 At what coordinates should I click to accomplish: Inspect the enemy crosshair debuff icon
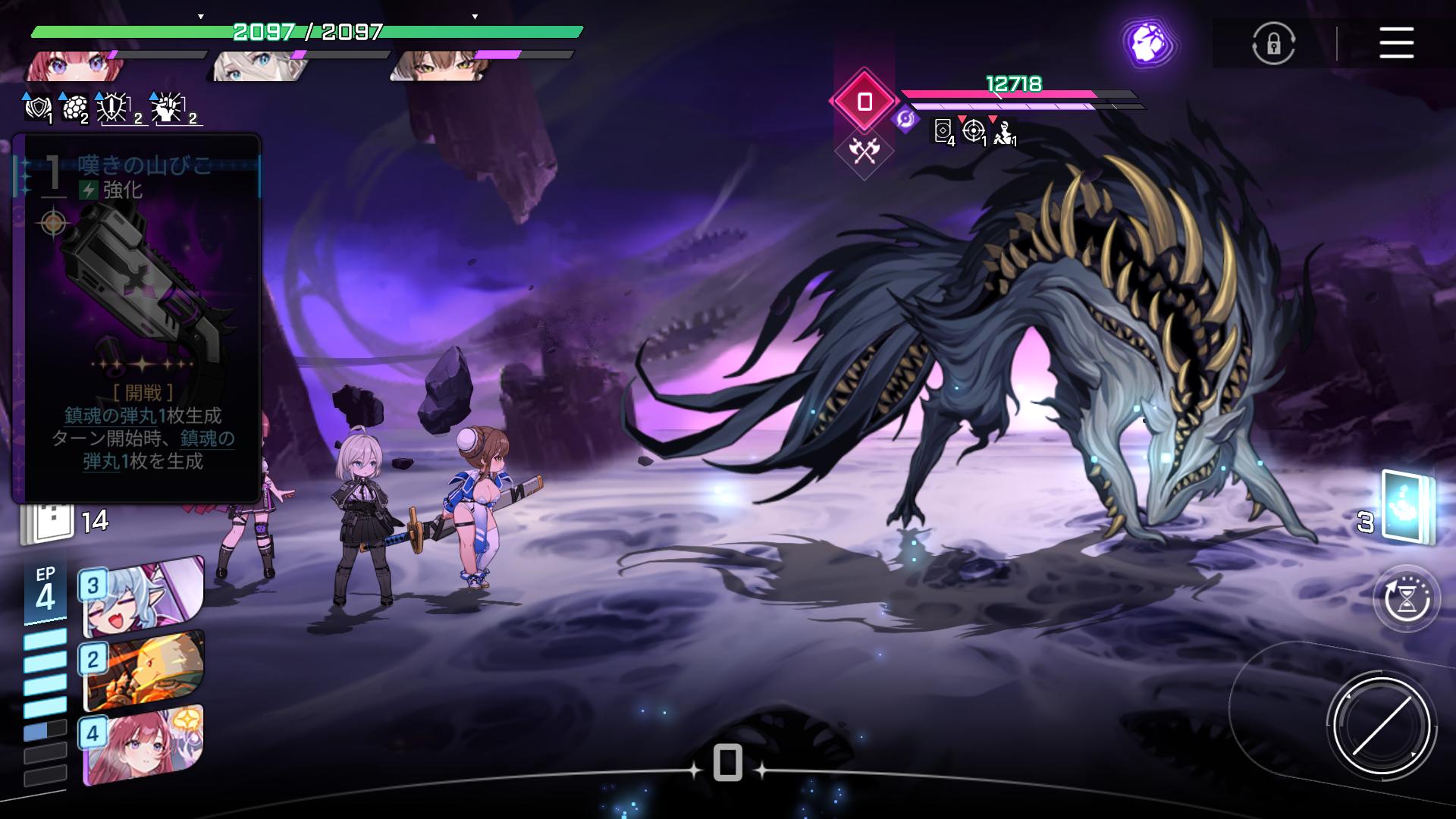coord(974,131)
